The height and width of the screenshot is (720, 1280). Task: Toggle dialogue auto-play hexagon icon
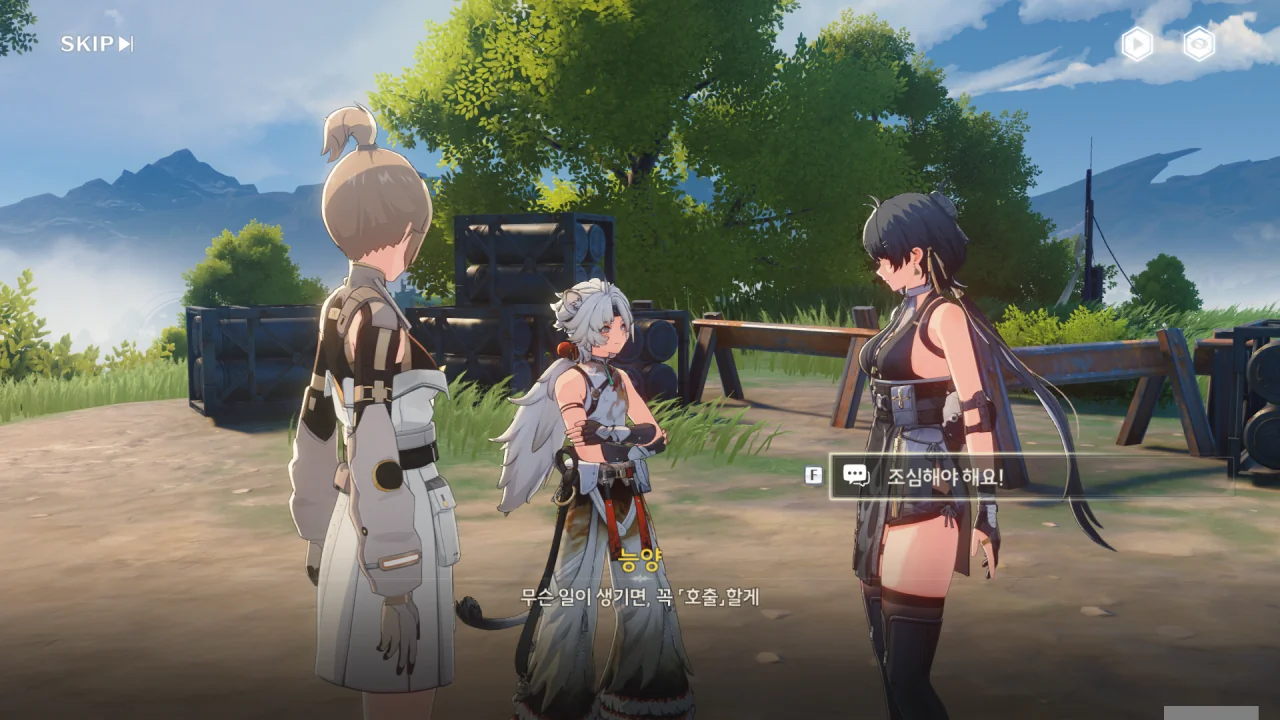click(x=1137, y=44)
